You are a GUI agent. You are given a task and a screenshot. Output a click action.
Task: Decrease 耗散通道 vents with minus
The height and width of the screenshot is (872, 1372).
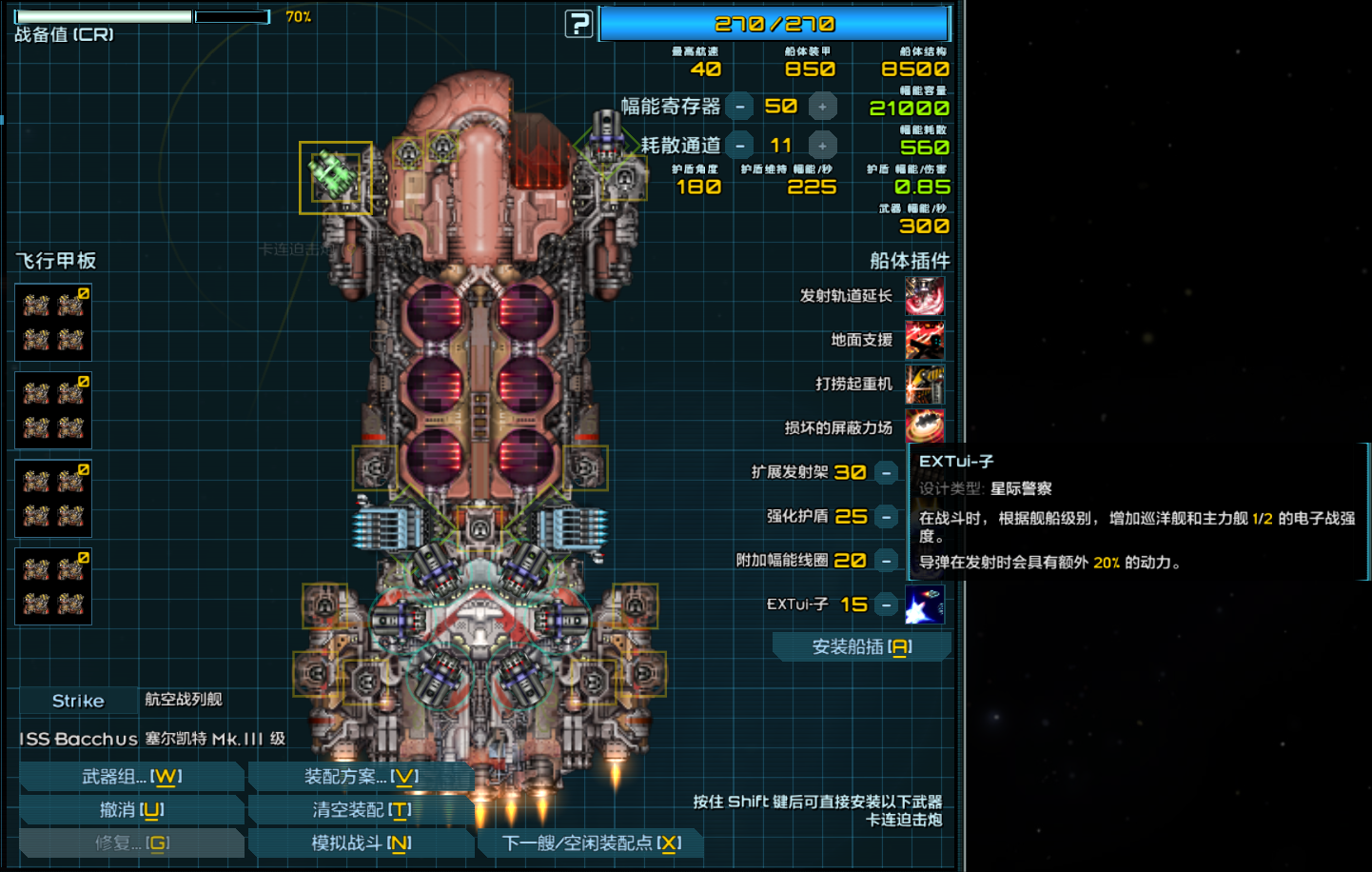(740, 146)
